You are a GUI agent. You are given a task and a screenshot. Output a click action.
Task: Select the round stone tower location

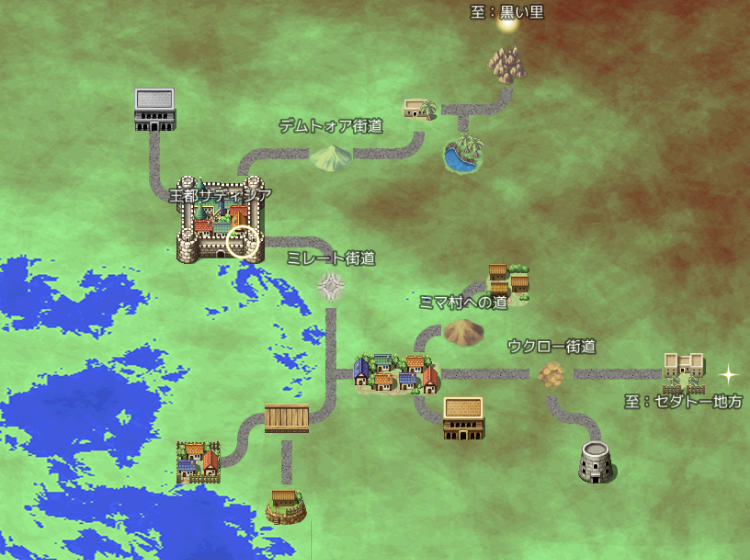598,460
